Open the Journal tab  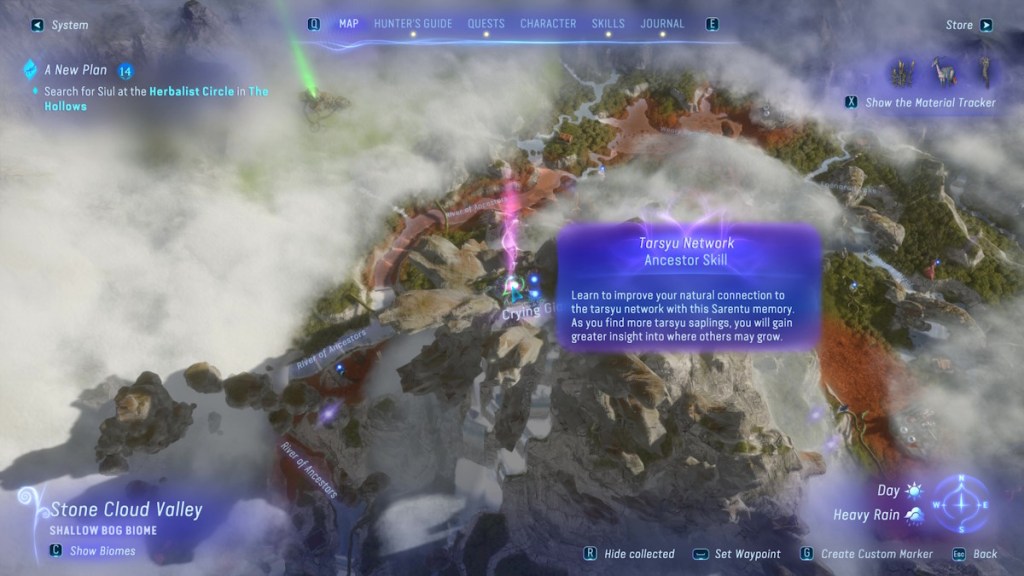[662, 24]
